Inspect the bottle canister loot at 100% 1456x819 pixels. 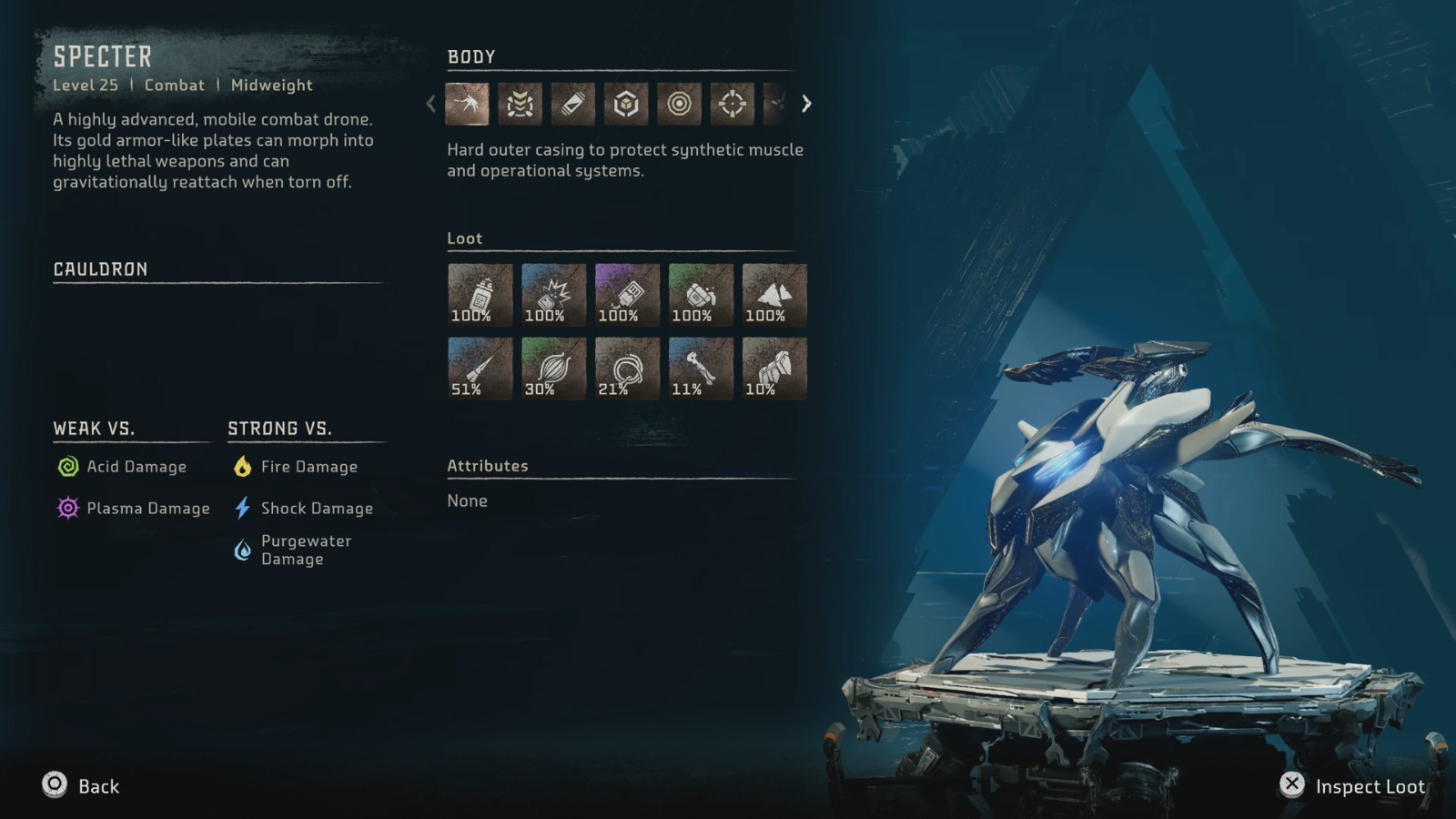coord(480,295)
